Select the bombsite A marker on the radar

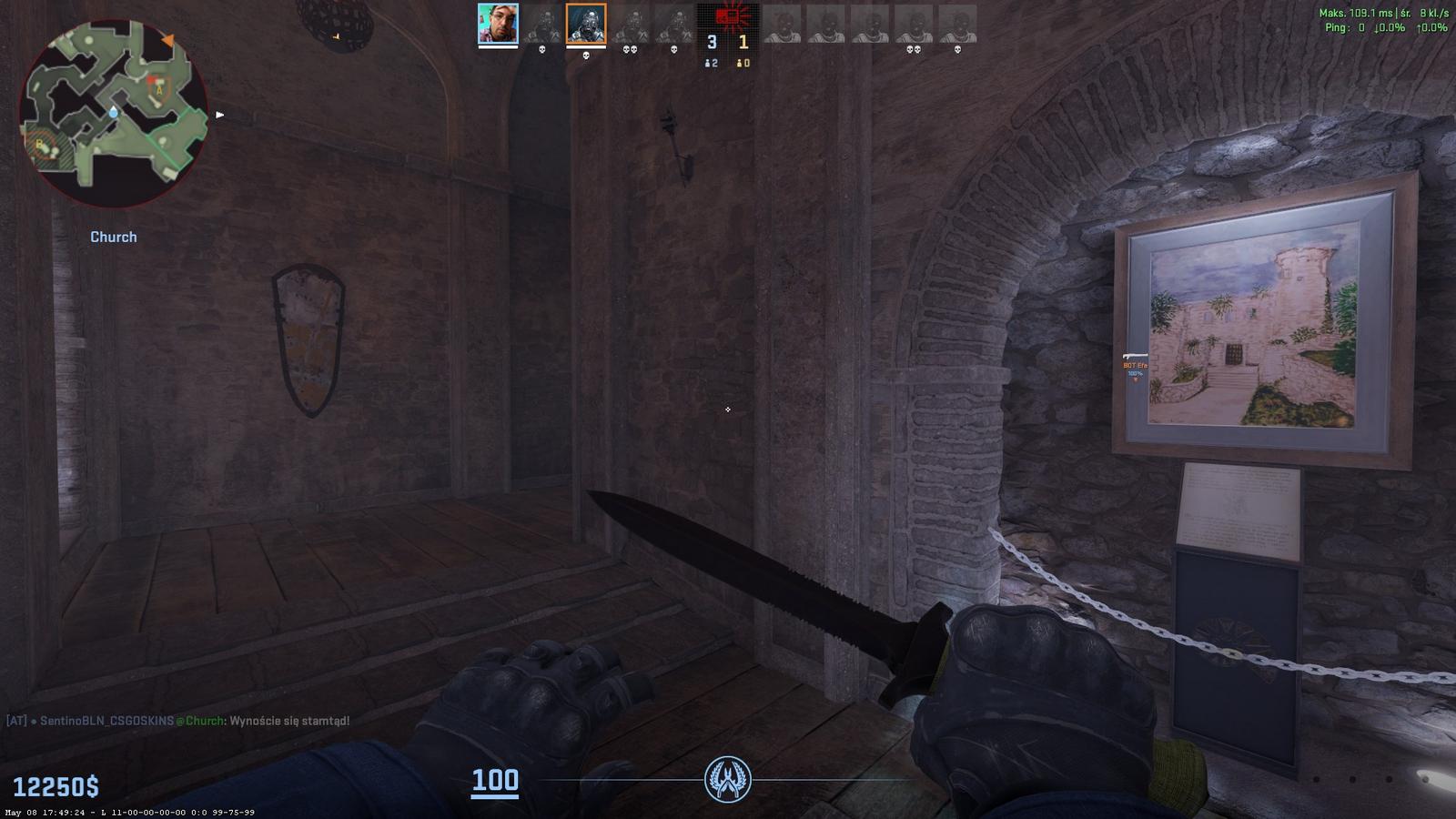tap(160, 89)
